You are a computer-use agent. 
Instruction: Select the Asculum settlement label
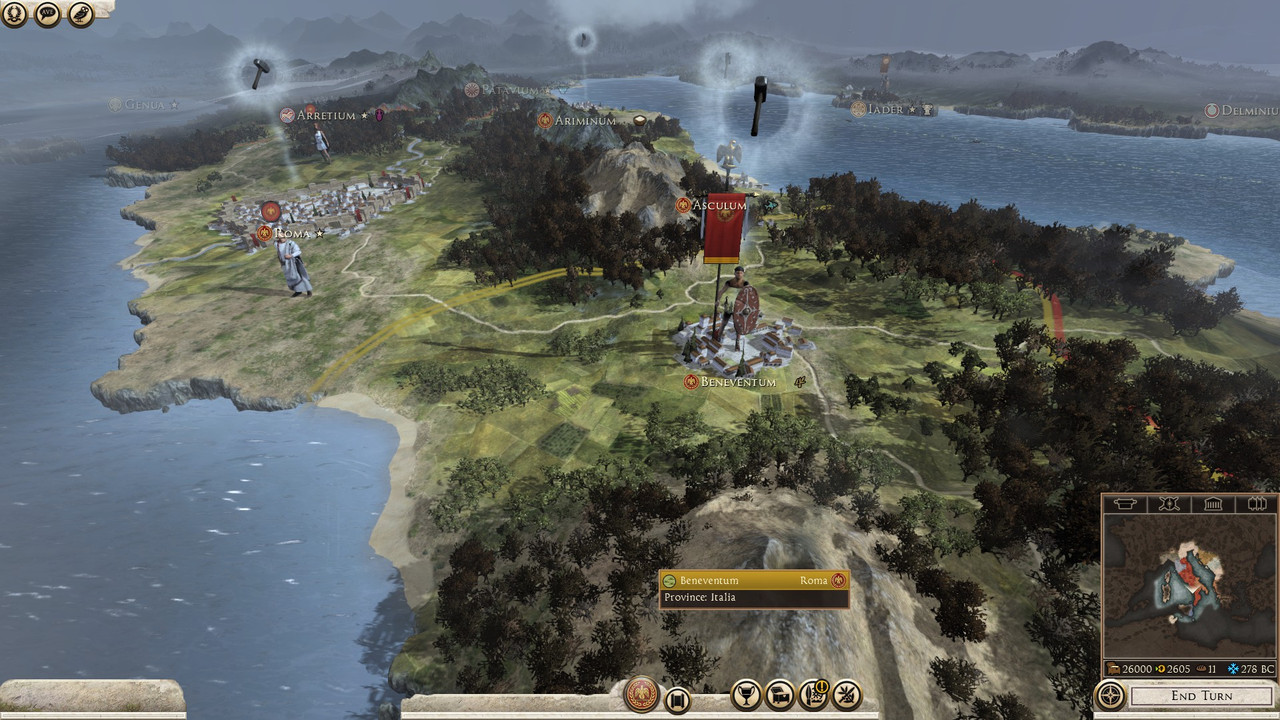coord(723,205)
